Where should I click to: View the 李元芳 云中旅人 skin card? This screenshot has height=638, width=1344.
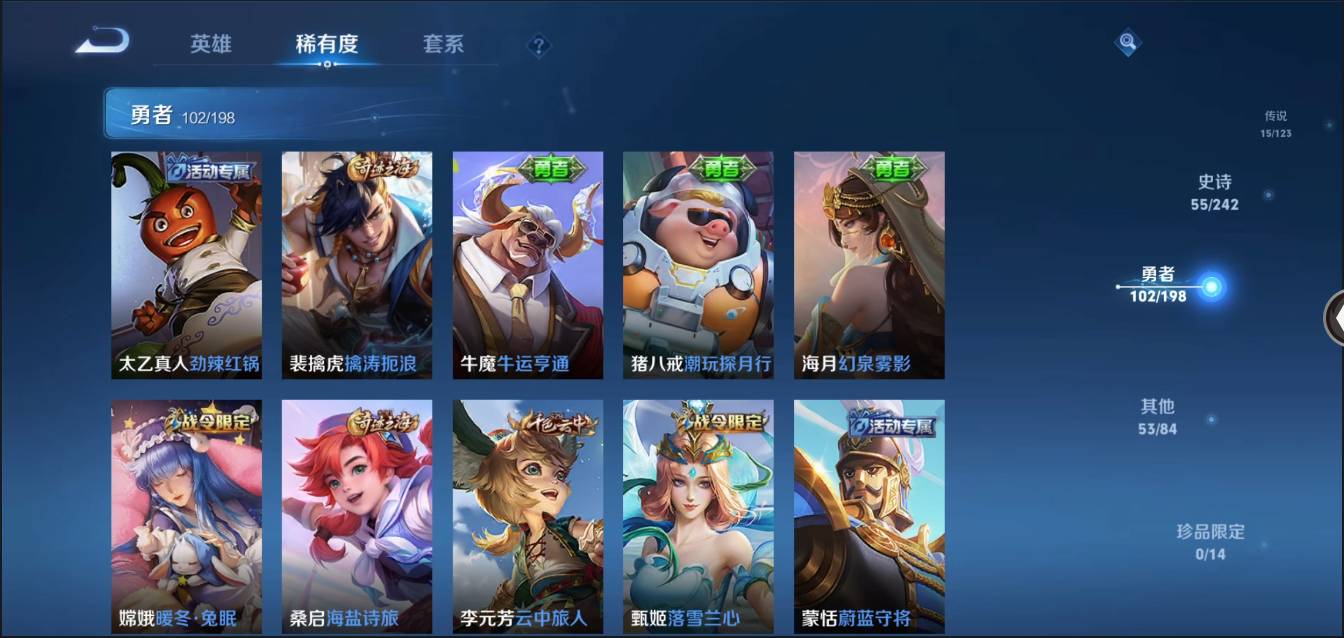click(528, 515)
